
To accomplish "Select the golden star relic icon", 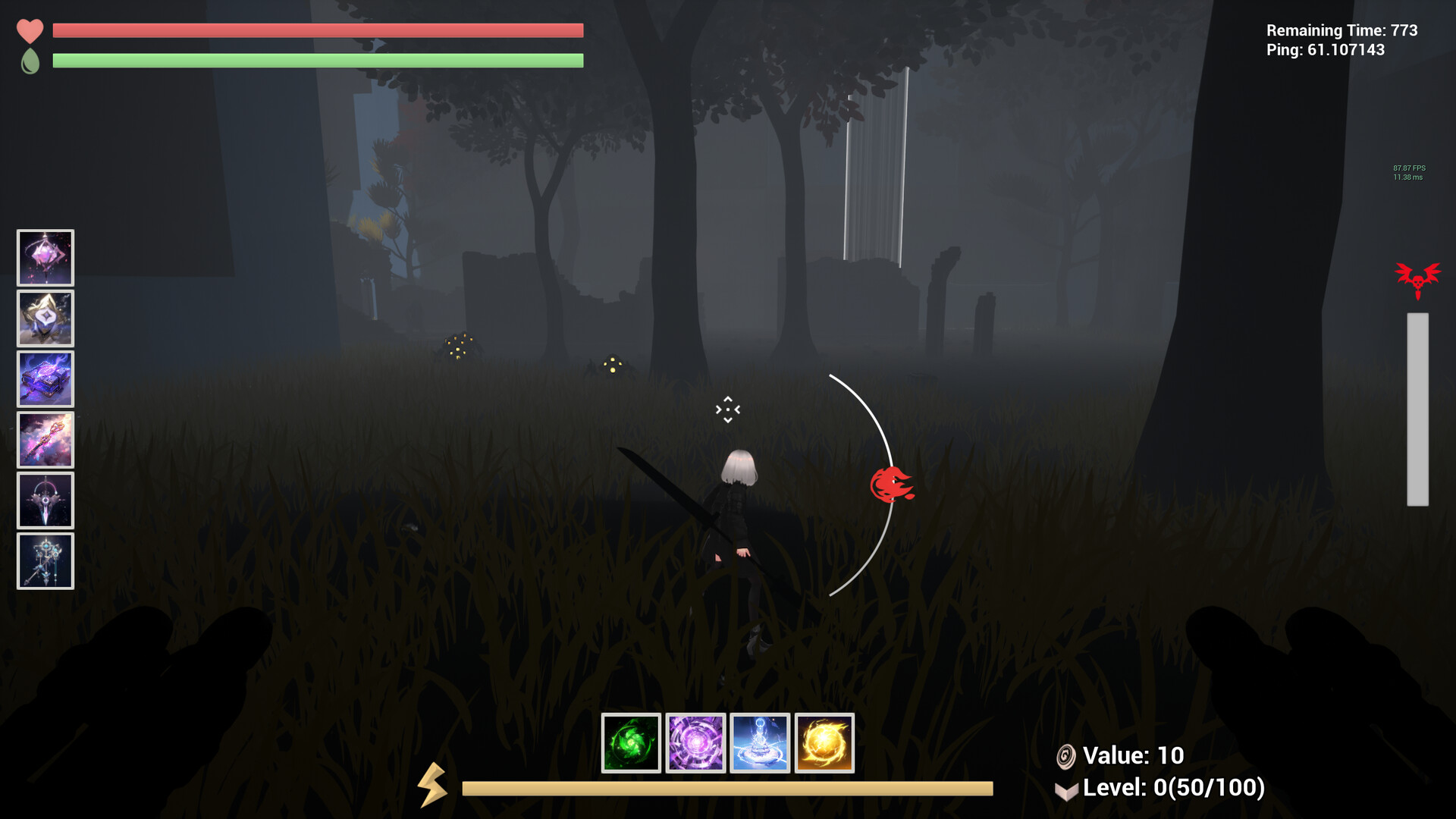I will click(45, 318).
